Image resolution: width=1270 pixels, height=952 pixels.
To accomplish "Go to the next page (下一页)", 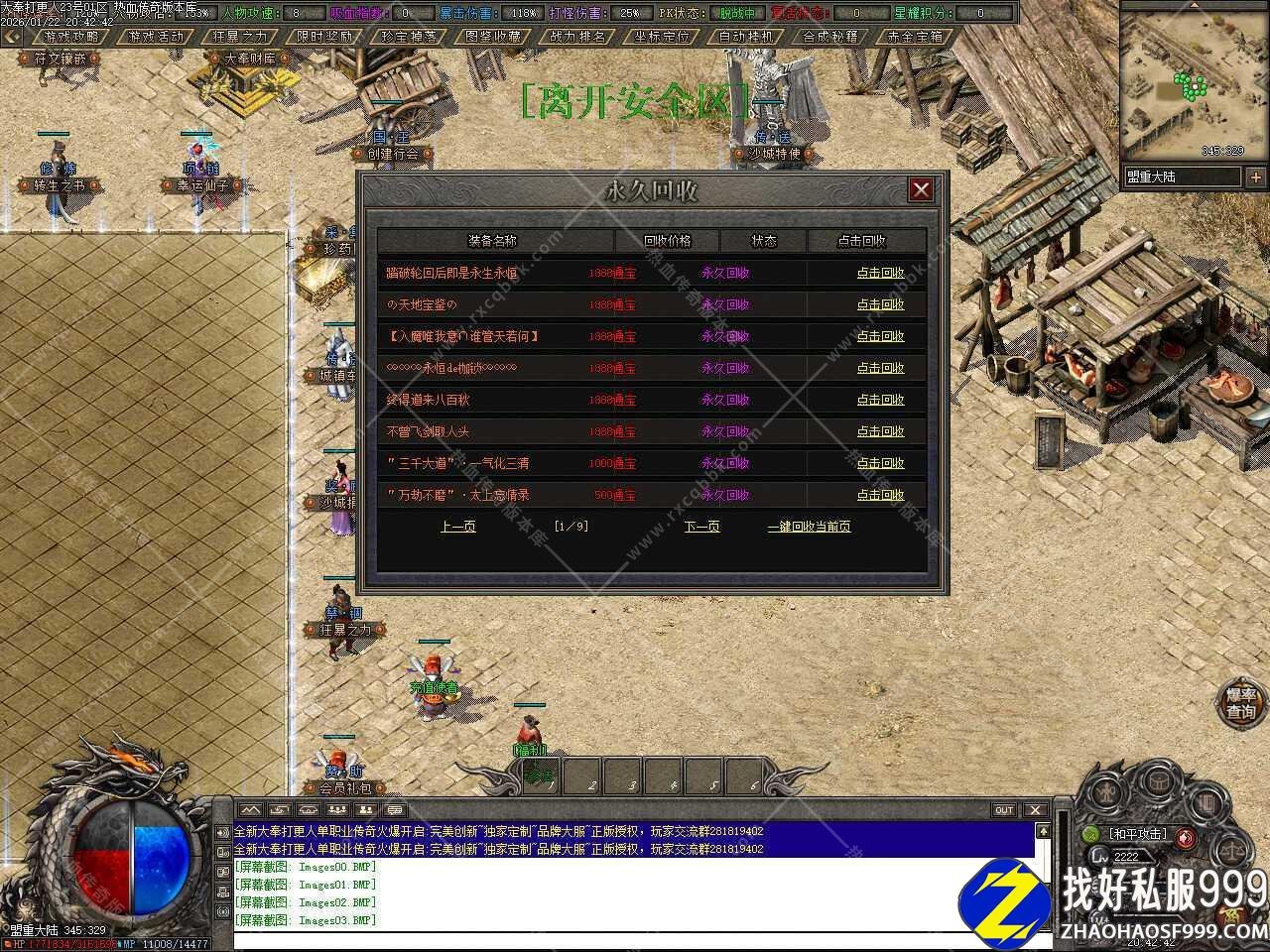I will coord(701,527).
